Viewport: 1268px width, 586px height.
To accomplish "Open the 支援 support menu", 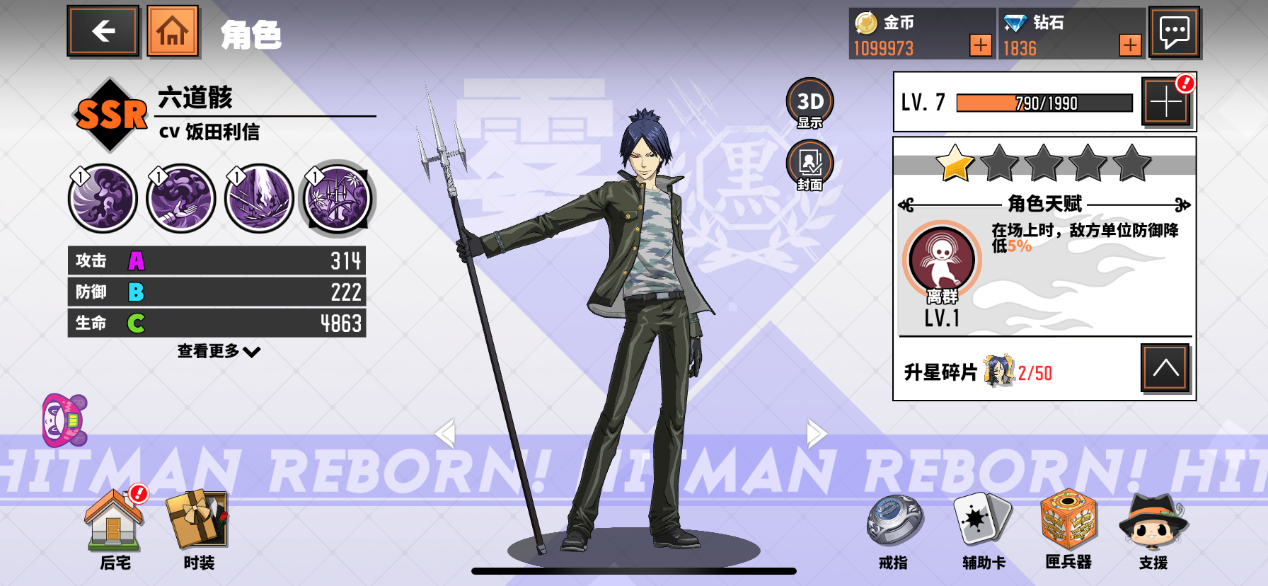I will click(1152, 528).
